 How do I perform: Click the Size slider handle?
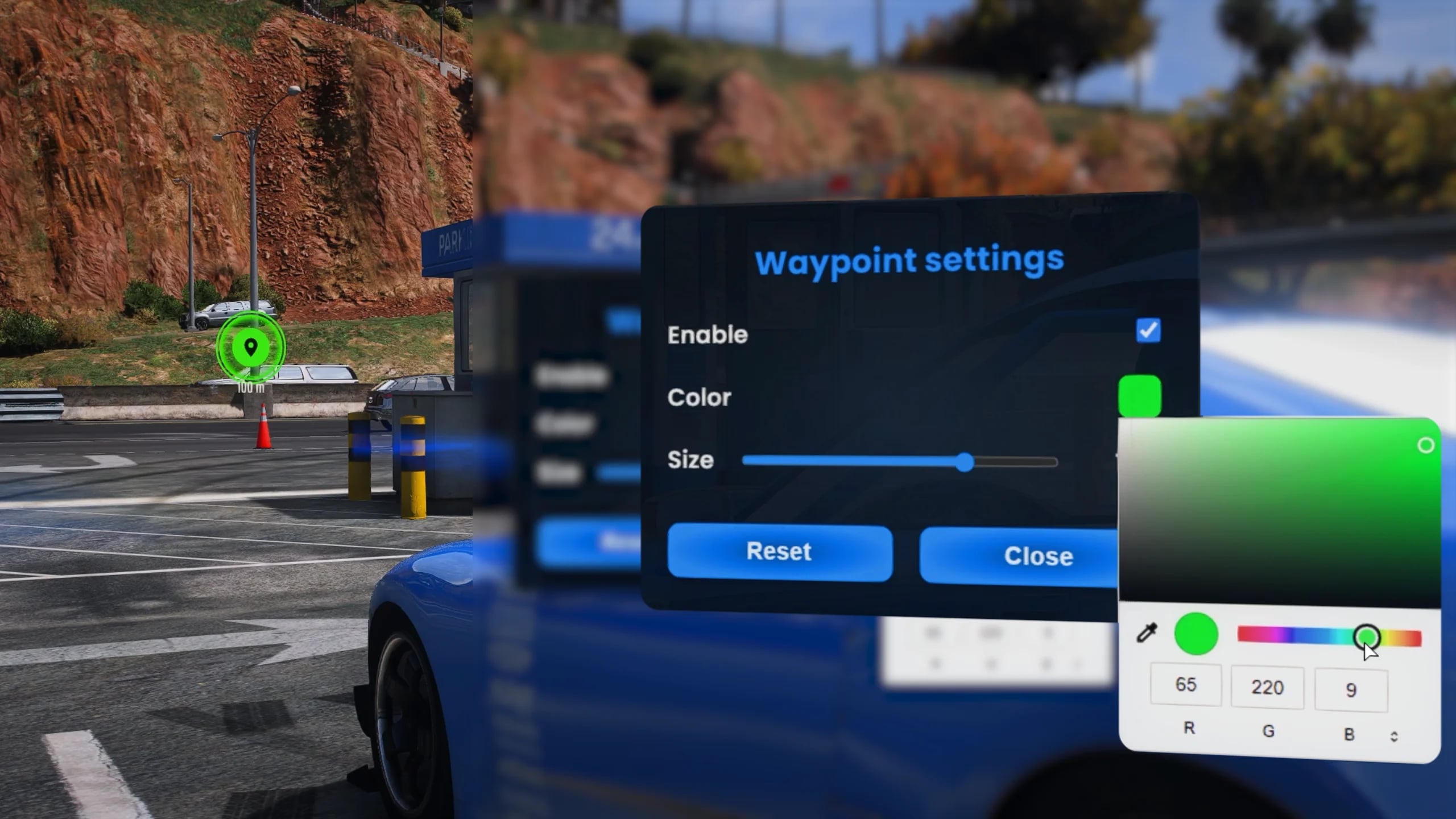[x=966, y=463]
